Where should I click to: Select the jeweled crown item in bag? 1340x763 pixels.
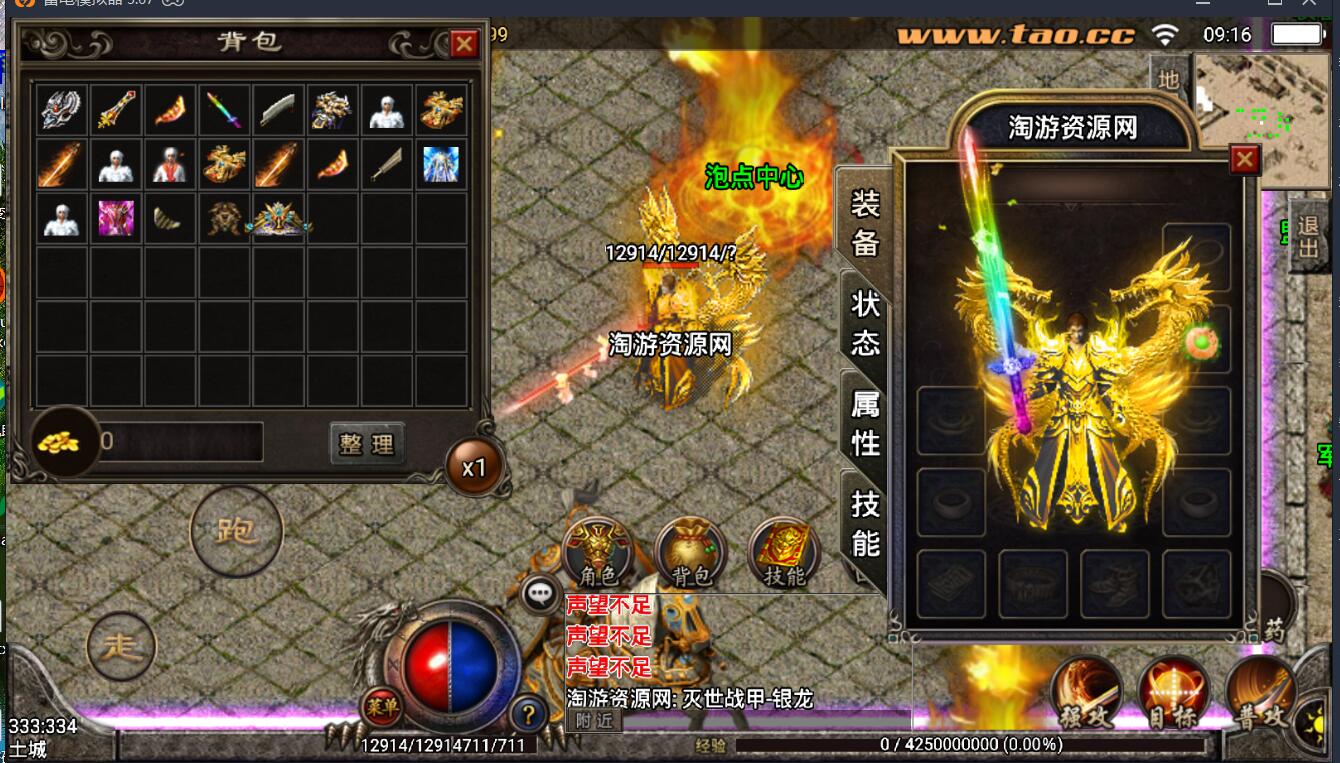(279, 218)
